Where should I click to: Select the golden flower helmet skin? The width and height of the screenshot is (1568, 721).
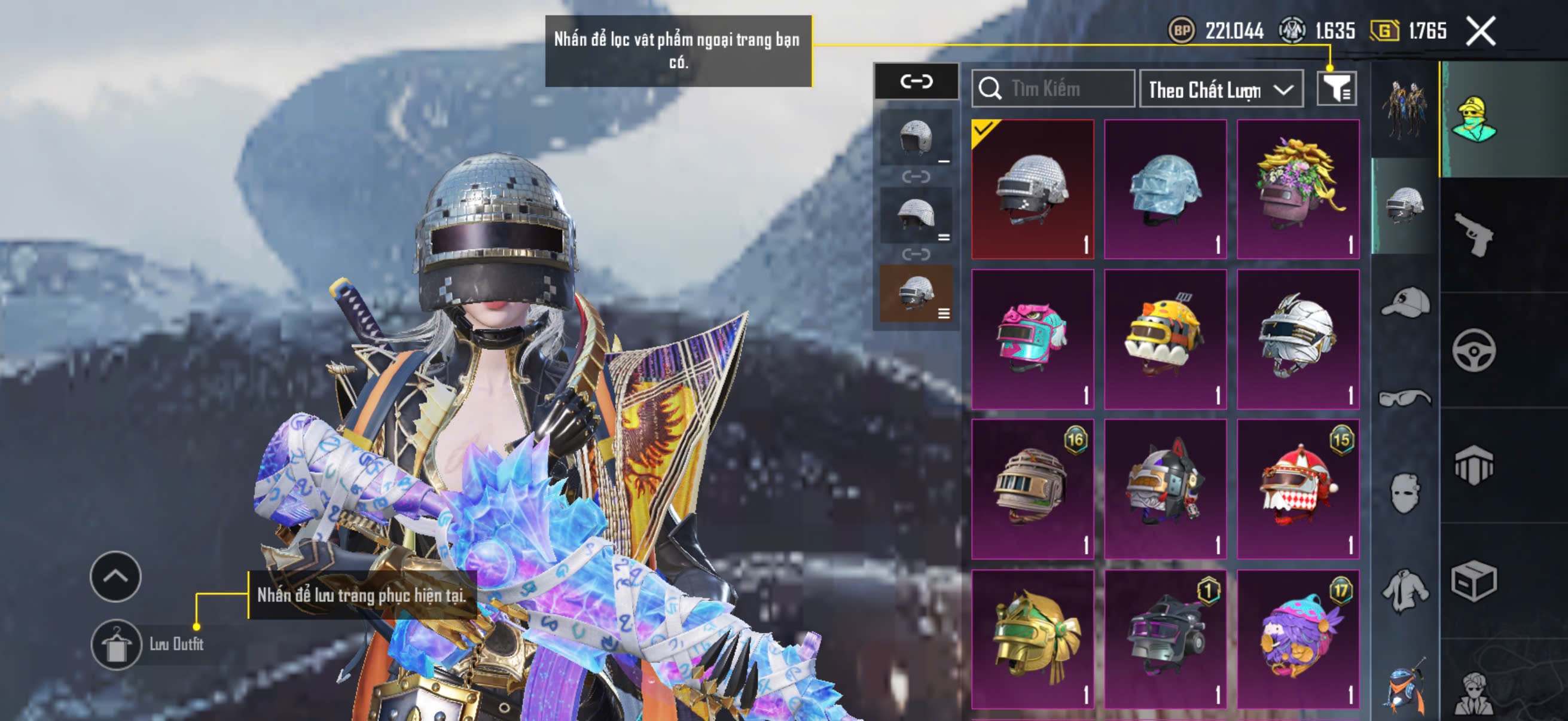click(1298, 190)
